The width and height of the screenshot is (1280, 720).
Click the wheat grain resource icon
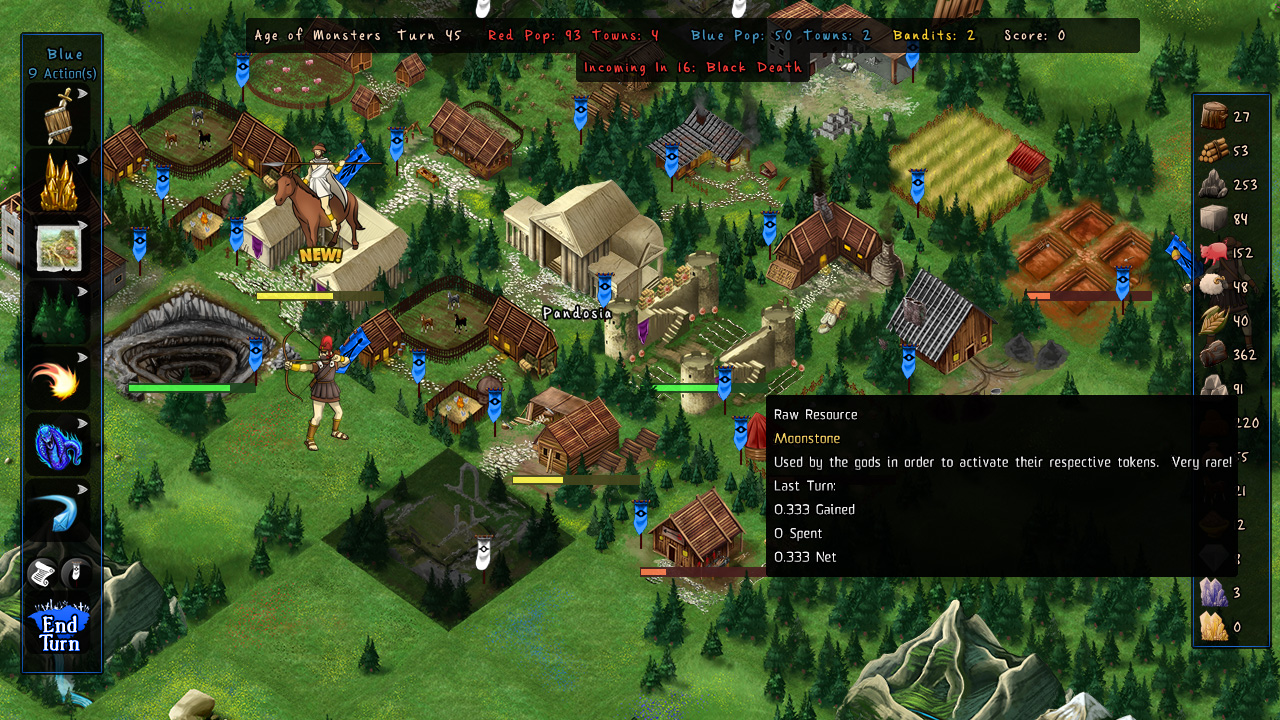(1214, 321)
